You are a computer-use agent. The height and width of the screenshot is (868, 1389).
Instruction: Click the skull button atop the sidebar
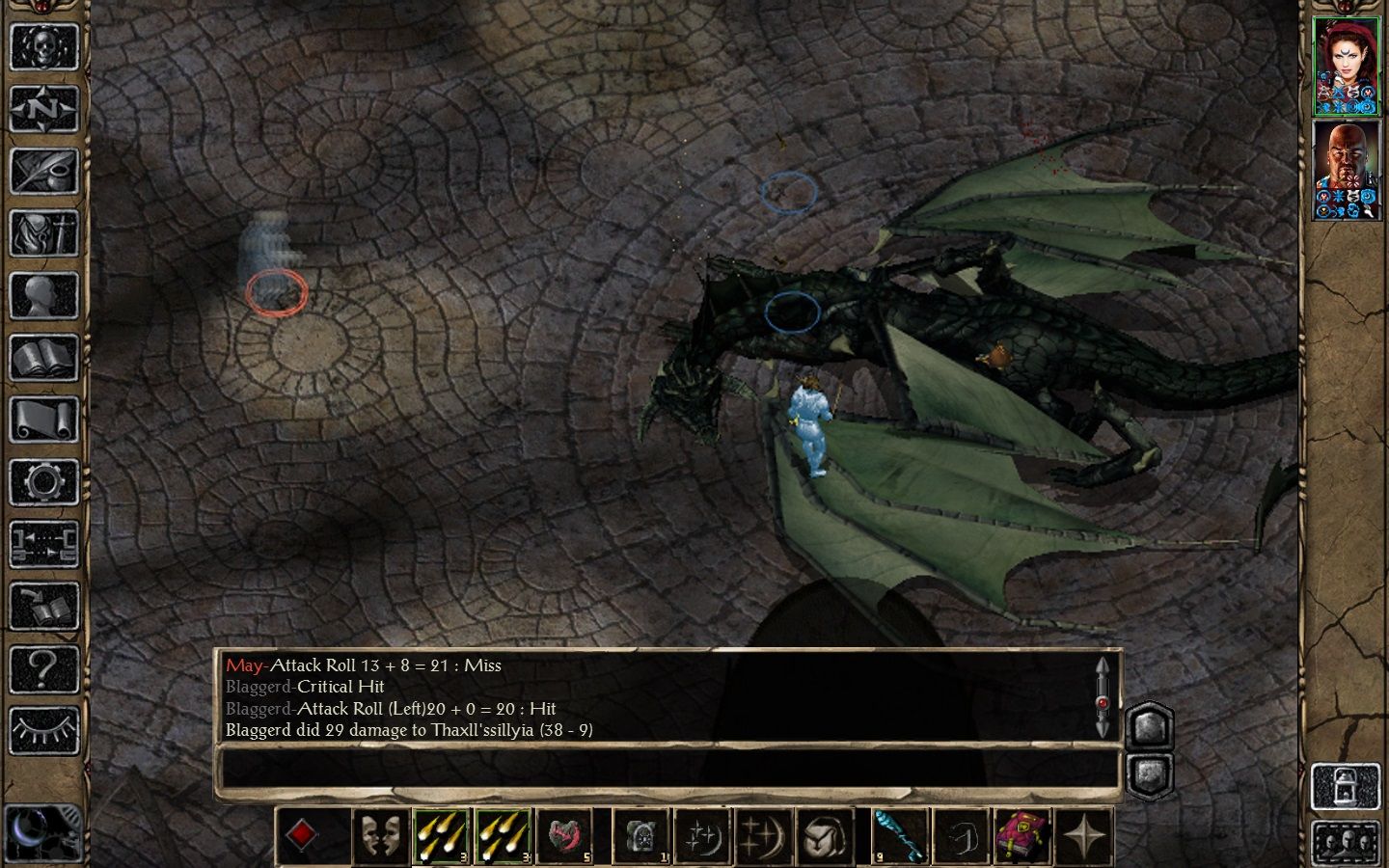tap(44, 45)
